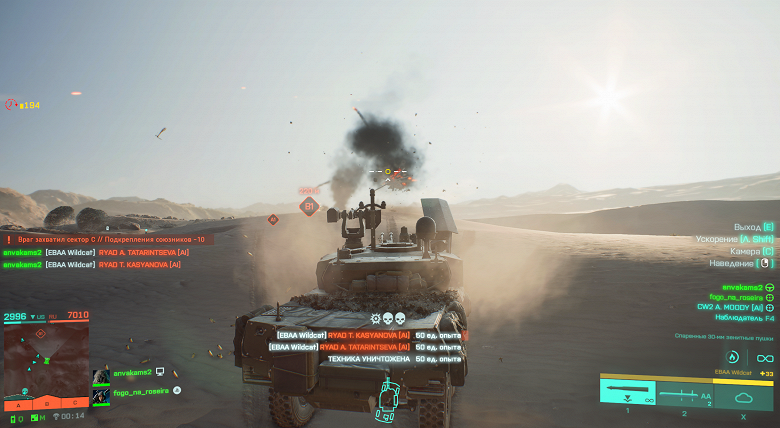
Task: Activate the smoke cloud countermeasure slot
Action: coord(742,391)
